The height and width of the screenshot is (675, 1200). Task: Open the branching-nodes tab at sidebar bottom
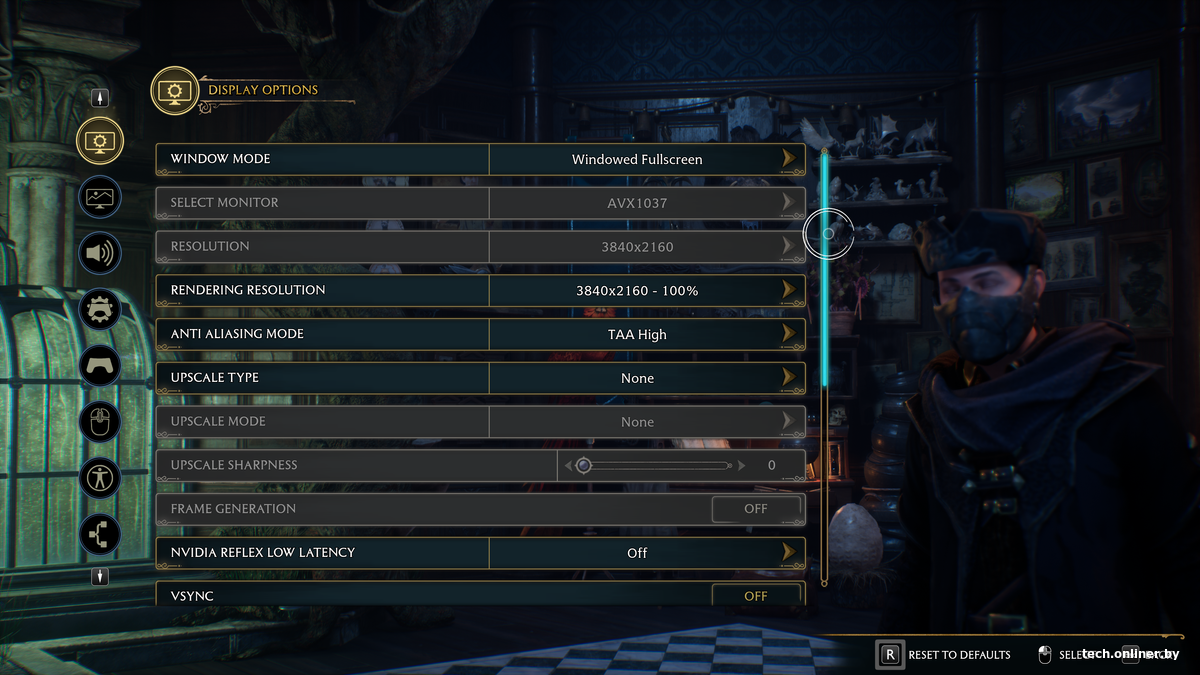tap(100, 534)
